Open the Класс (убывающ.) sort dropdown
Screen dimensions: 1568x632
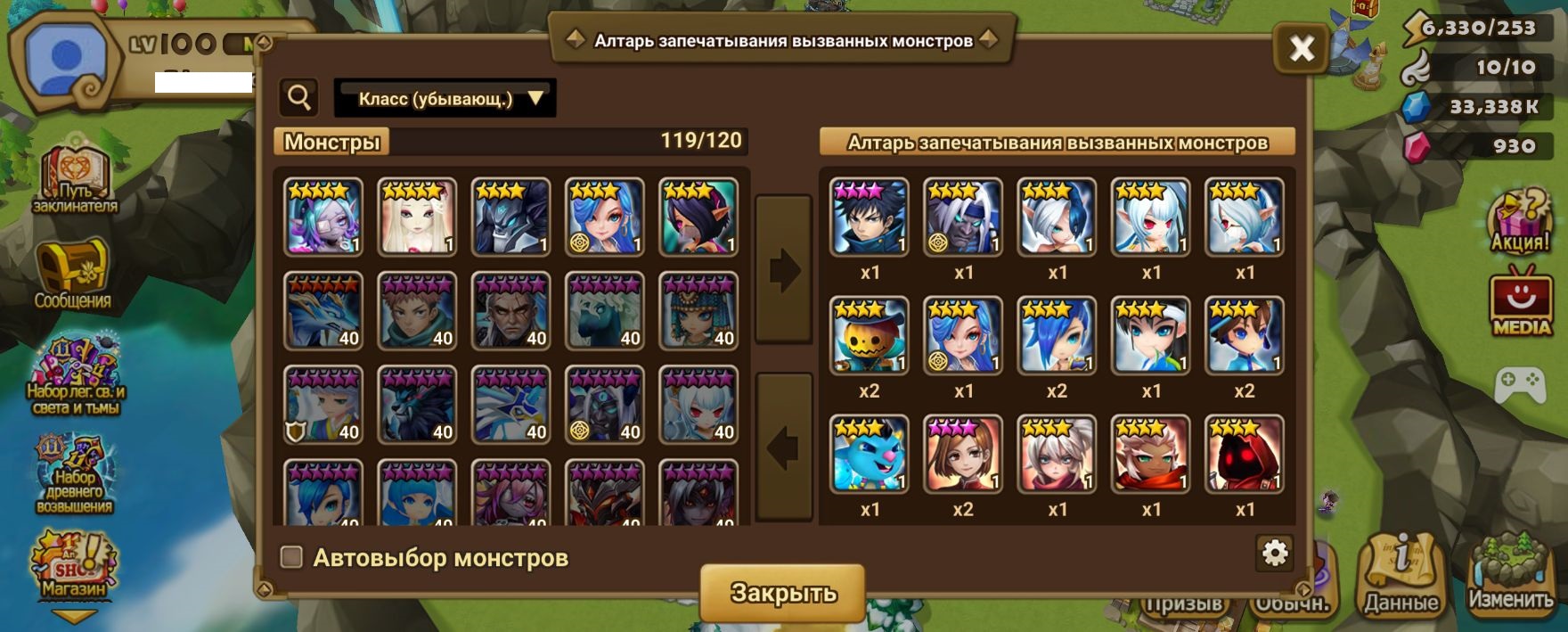click(445, 98)
